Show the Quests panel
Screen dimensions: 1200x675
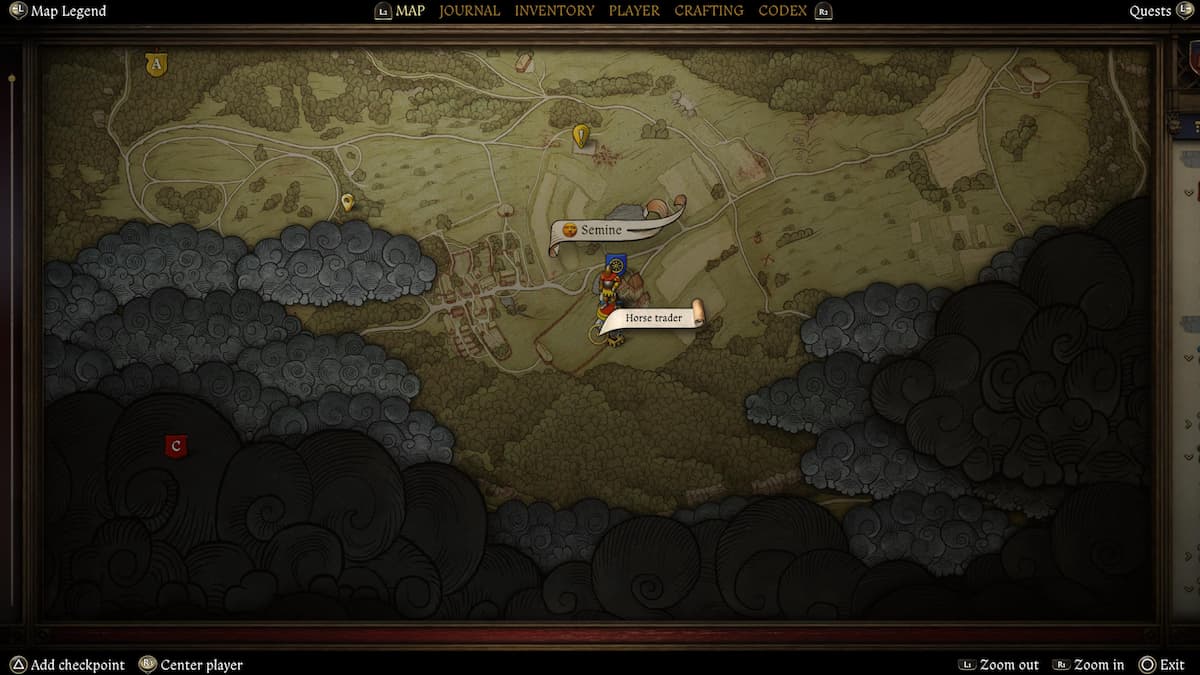(1150, 11)
